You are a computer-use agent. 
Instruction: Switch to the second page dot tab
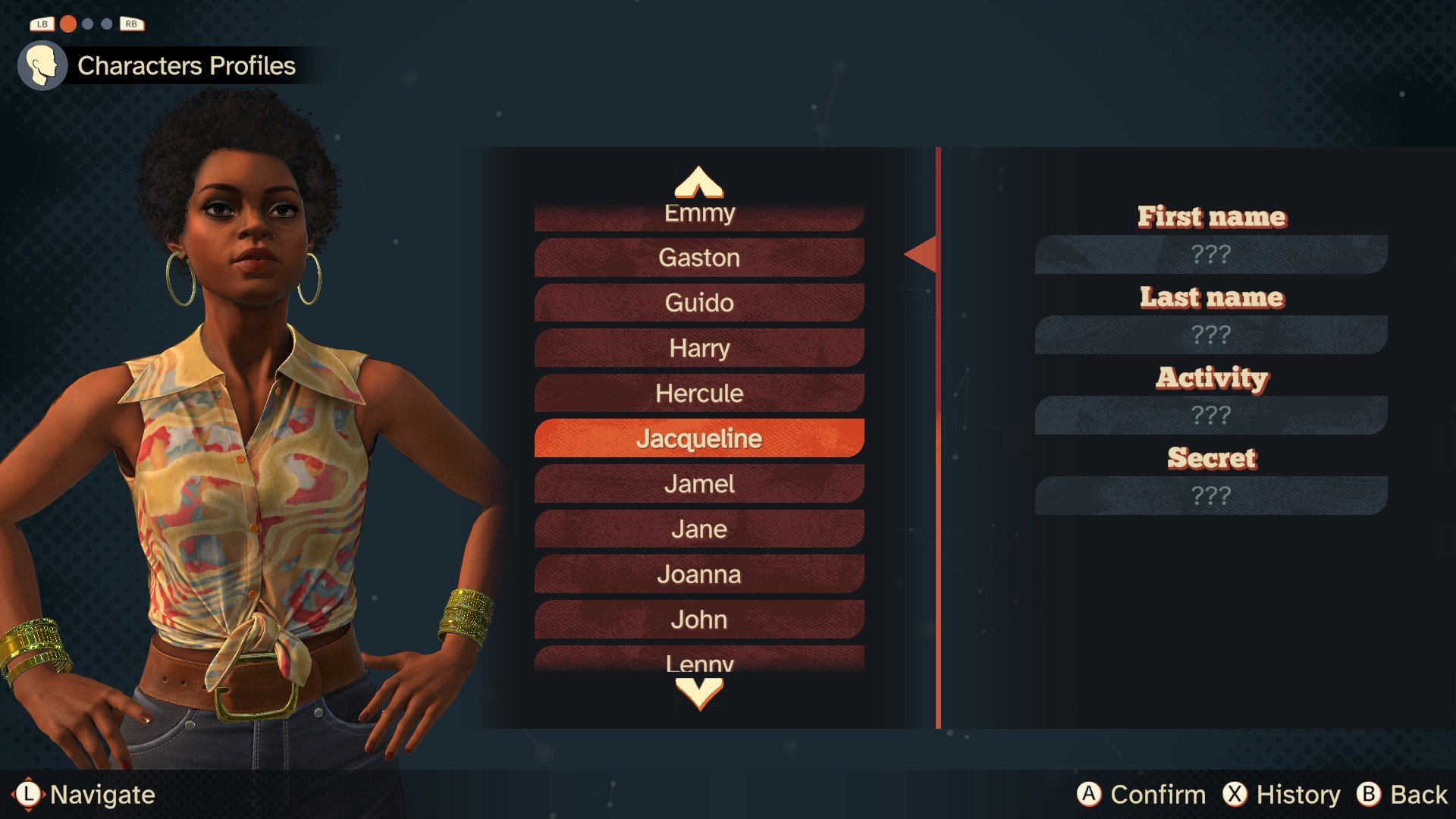click(x=88, y=24)
